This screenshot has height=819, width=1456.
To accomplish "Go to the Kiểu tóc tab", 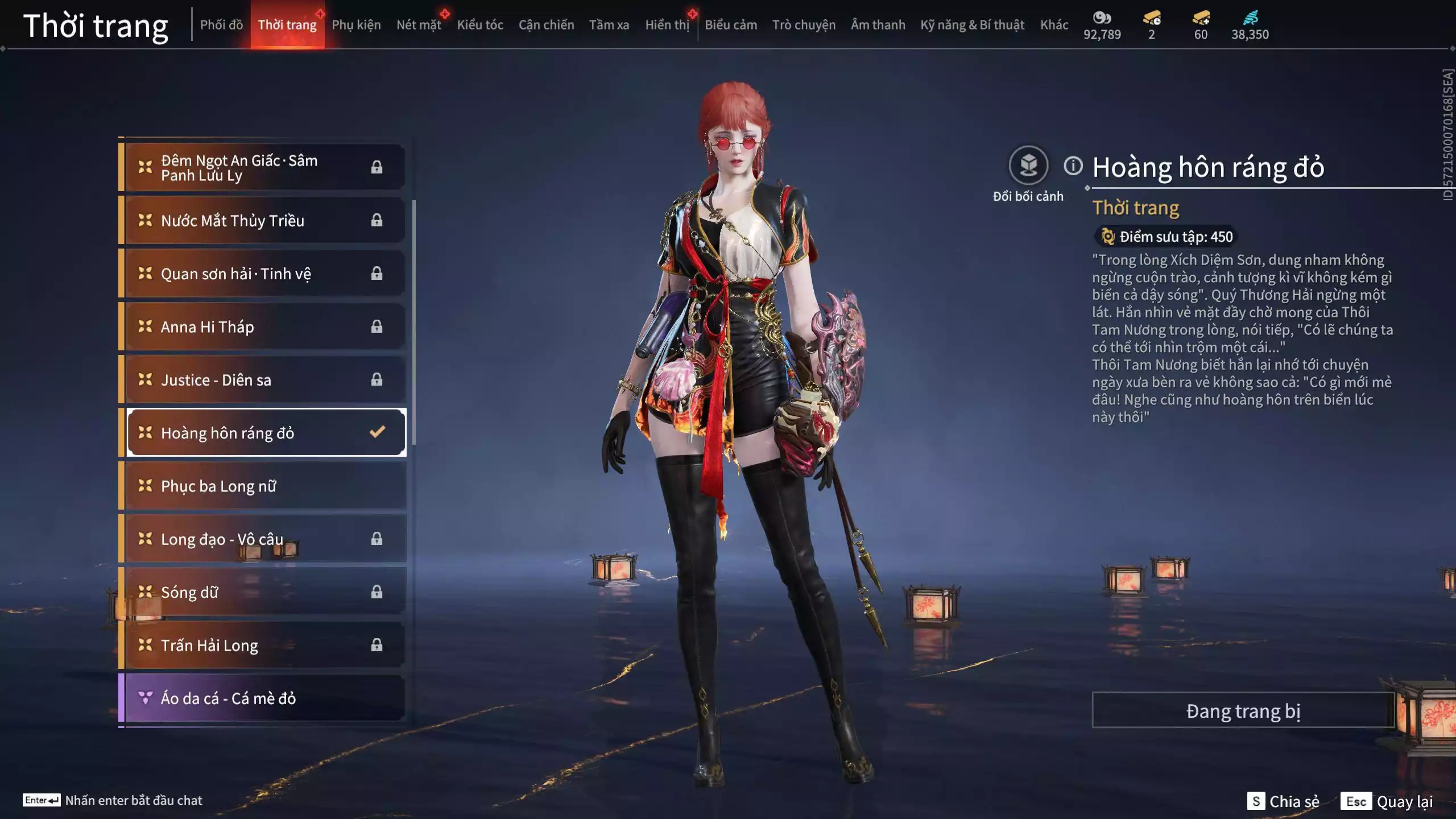I will pos(480,25).
